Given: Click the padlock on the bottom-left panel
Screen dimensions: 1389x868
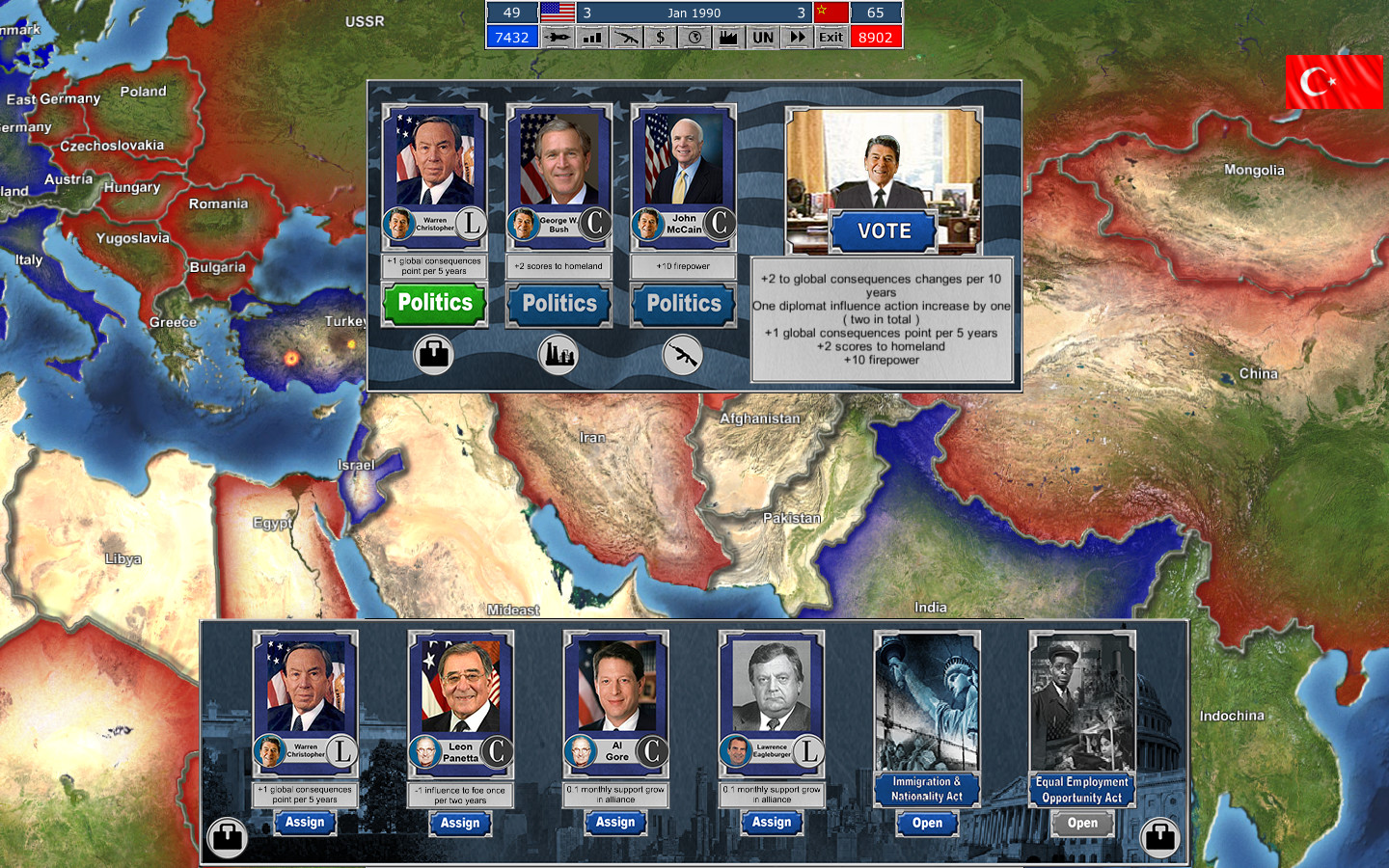Looking at the screenshot, I should point(227,838).
